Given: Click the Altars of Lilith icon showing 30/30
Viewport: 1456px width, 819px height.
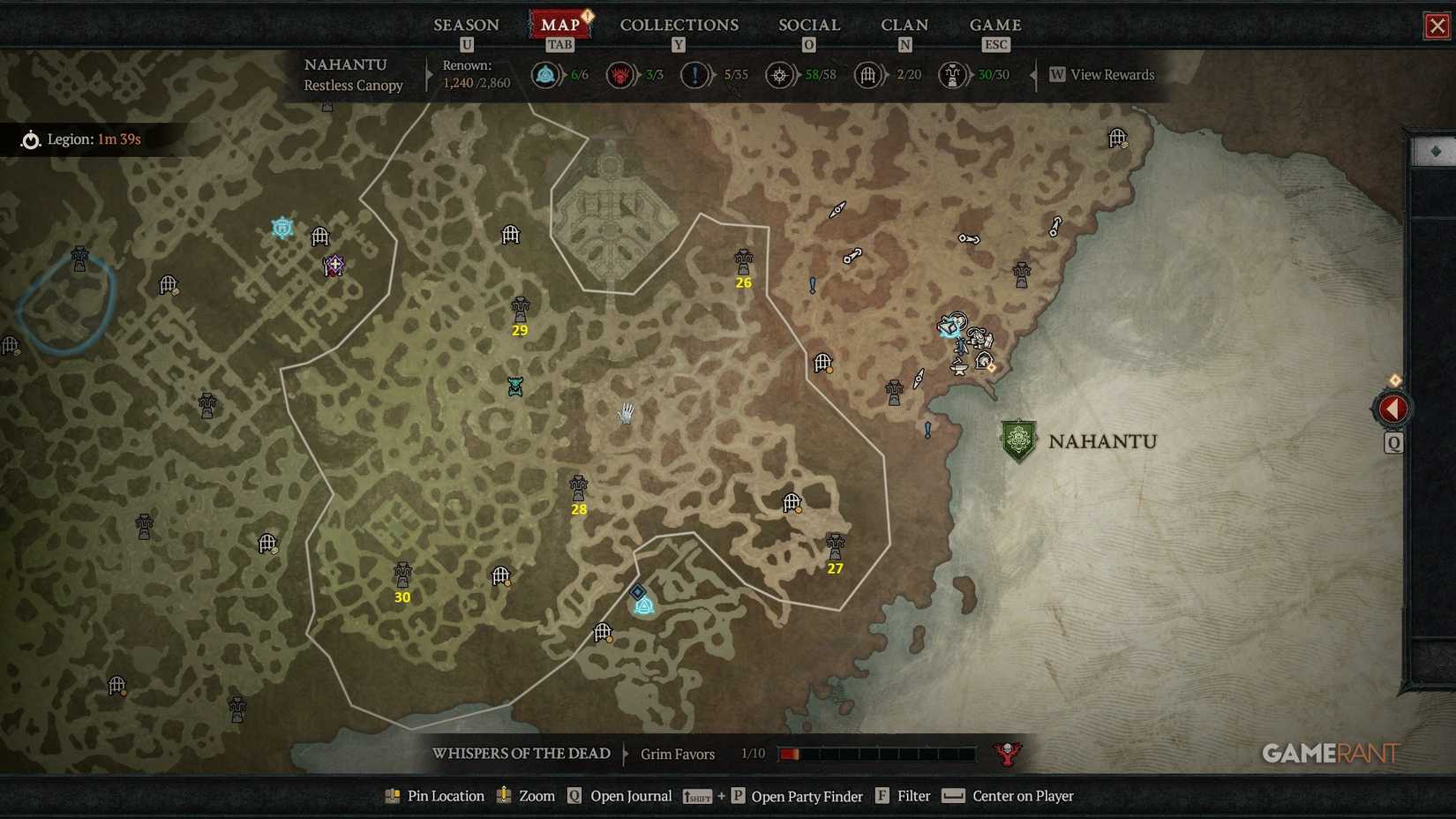Looking at the screenshot, I should point(951,75).
